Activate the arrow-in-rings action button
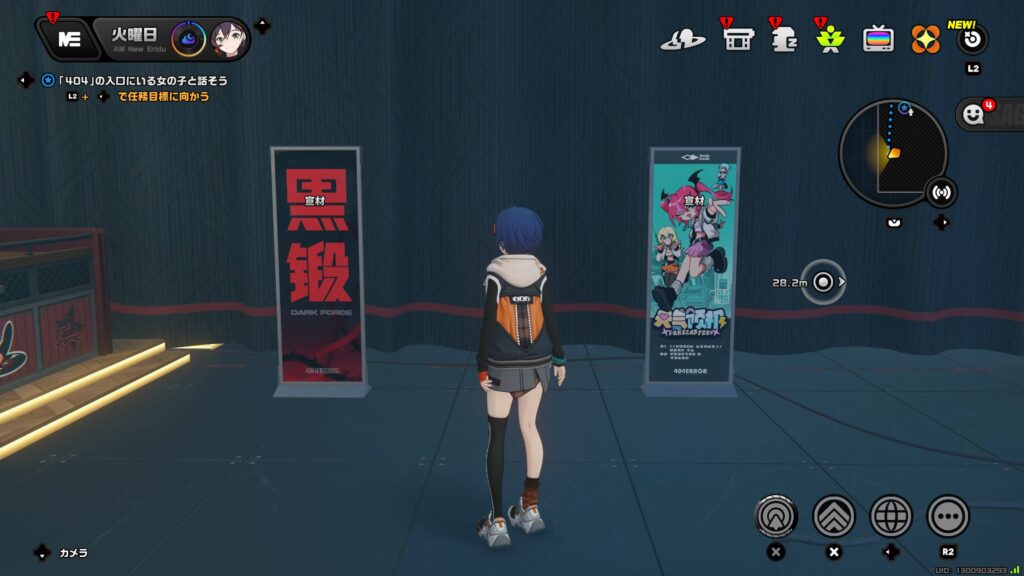 coord(776,516)
